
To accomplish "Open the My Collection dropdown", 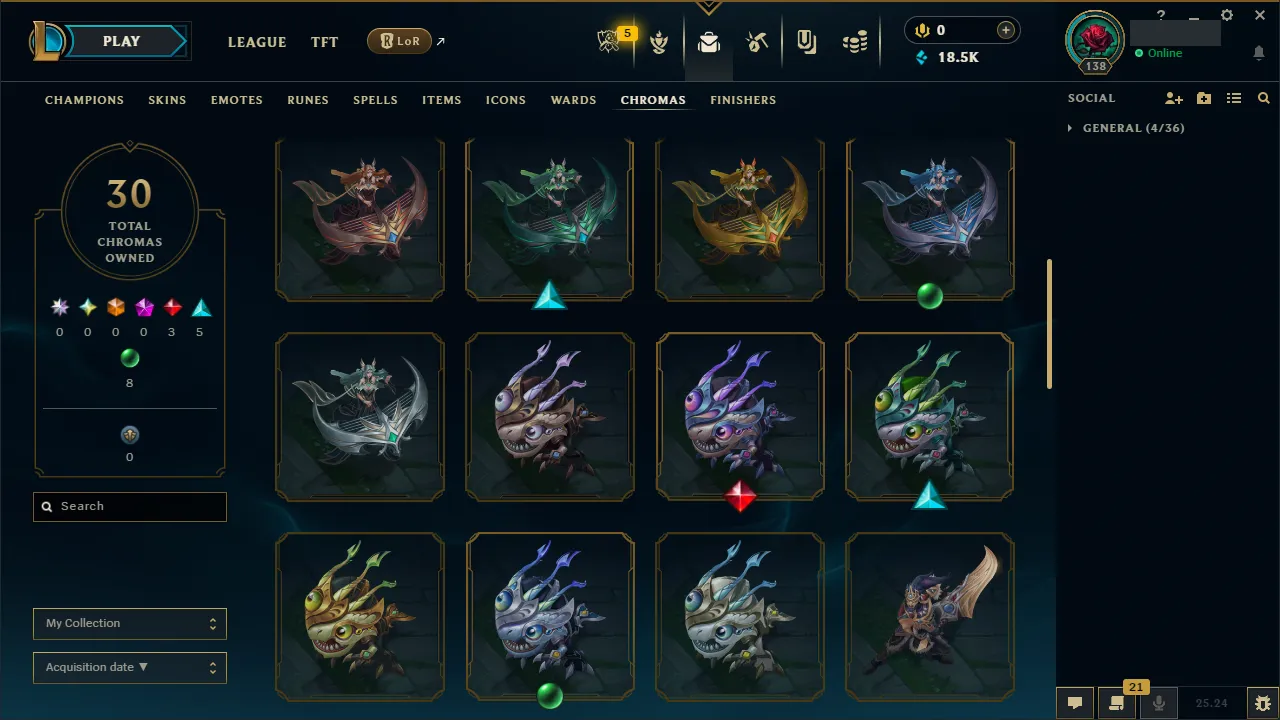I will coord(129,623).
